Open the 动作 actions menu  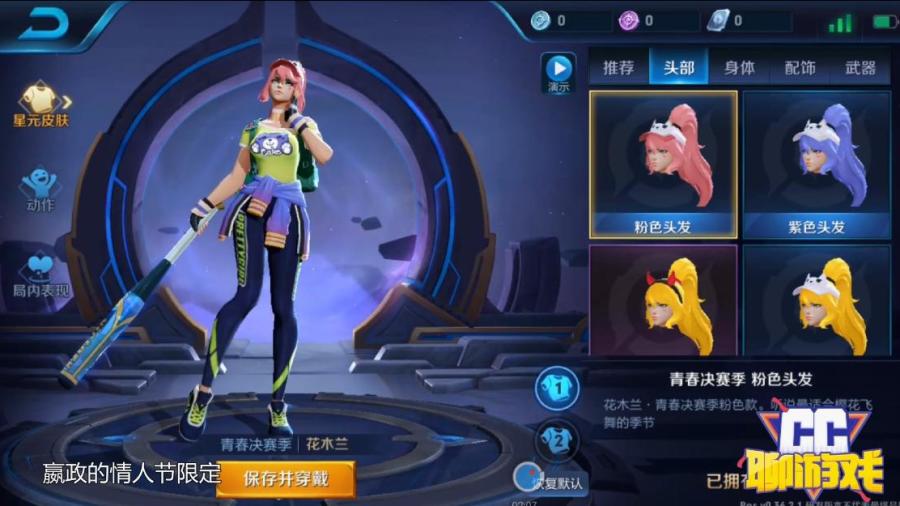click(40, 188)
